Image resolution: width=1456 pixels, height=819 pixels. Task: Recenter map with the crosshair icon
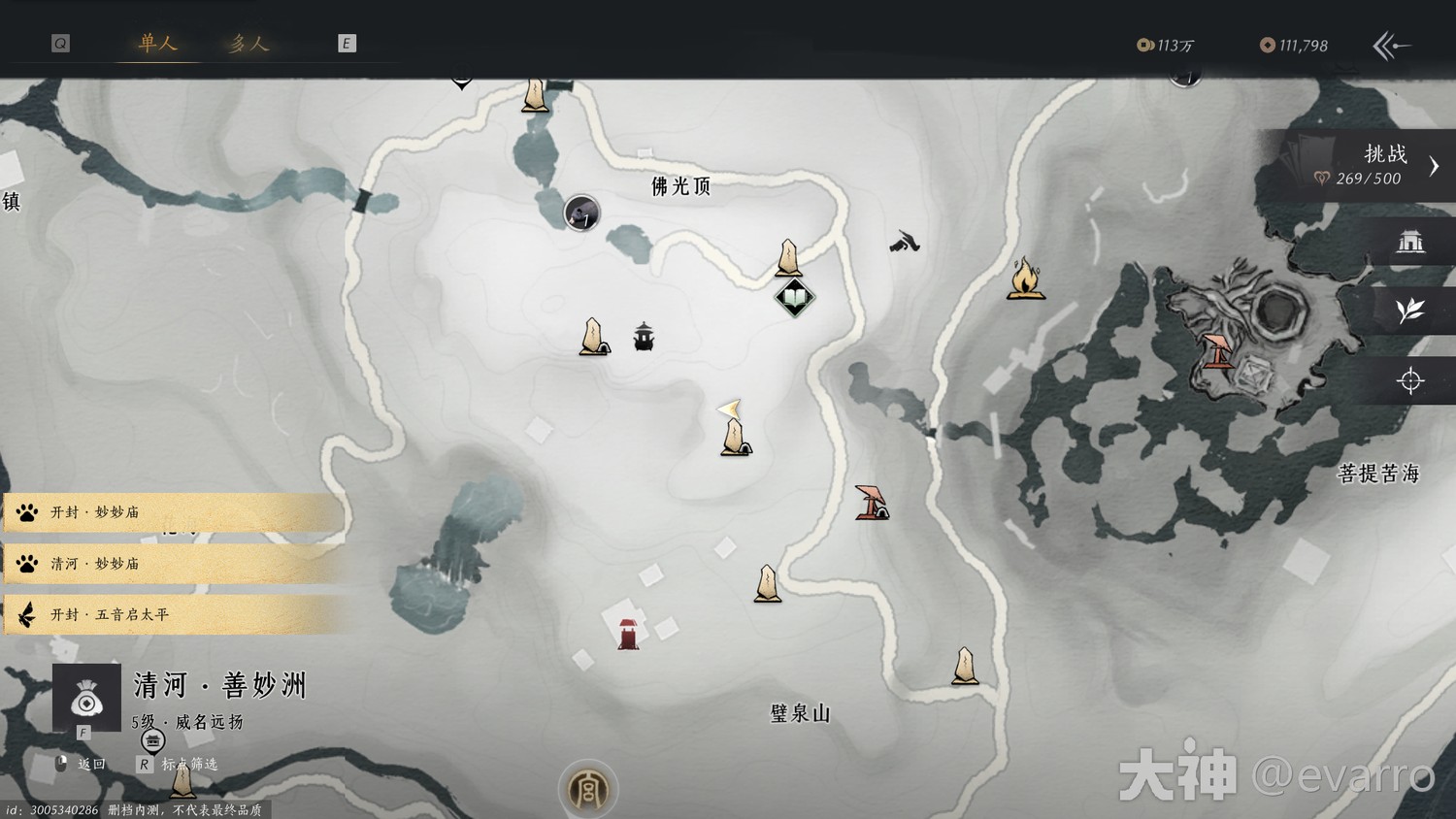pos(1409,380)
